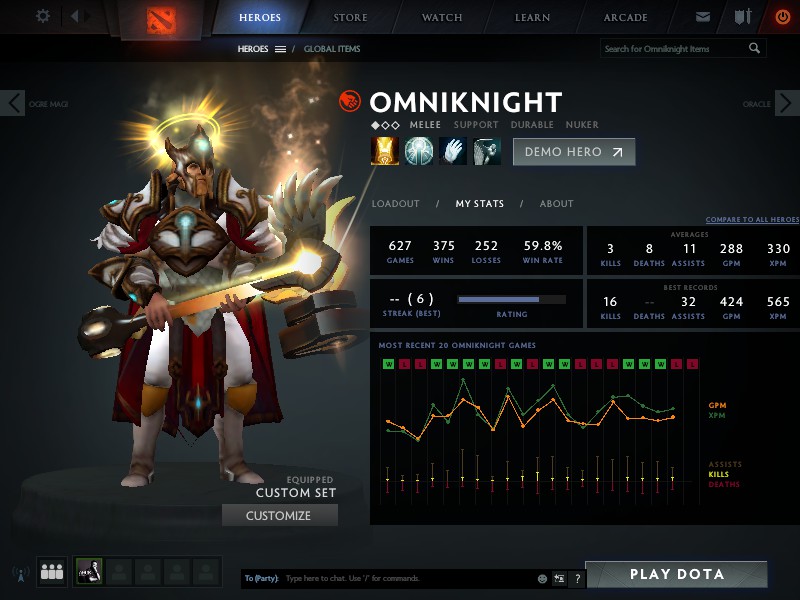Select the Global Items sub-tab

[x=332, y=49]
